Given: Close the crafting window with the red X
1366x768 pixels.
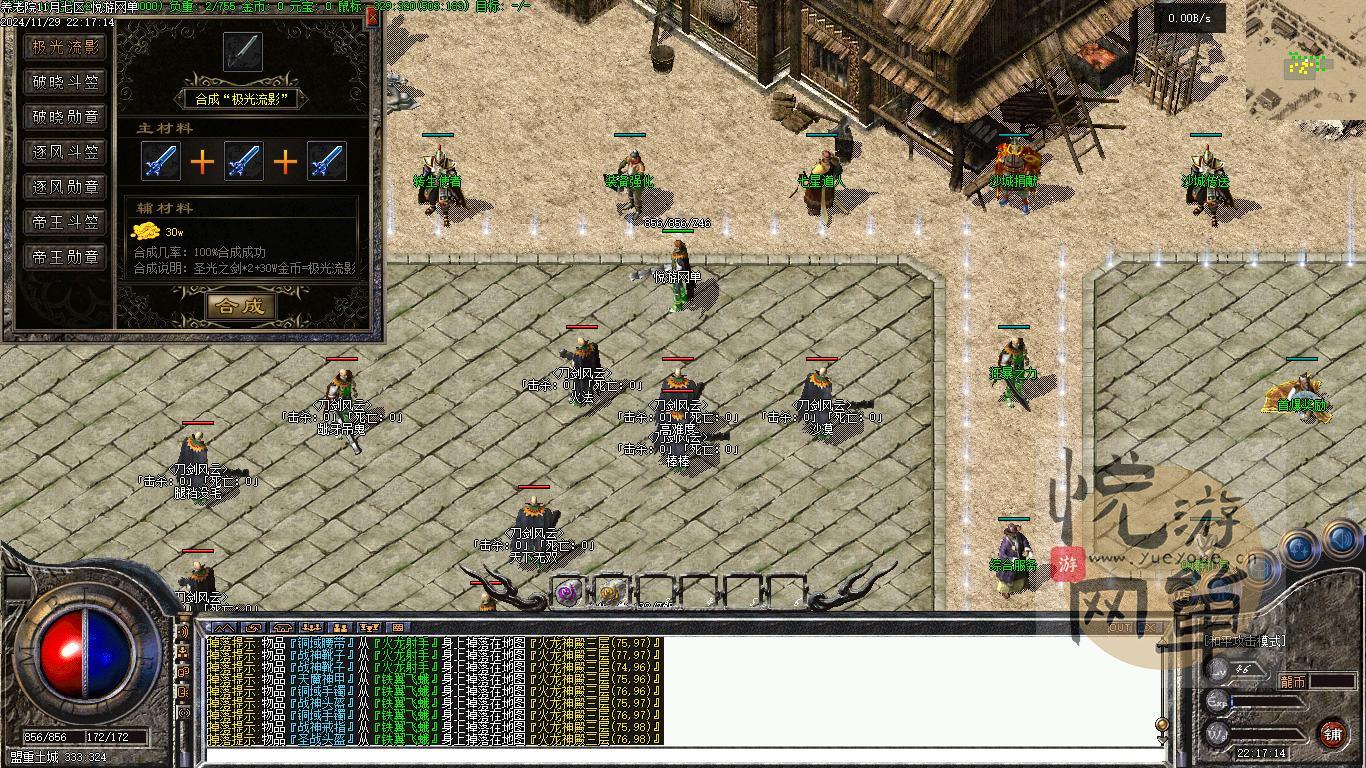Looking at the screenshot, I should (372, 17).
